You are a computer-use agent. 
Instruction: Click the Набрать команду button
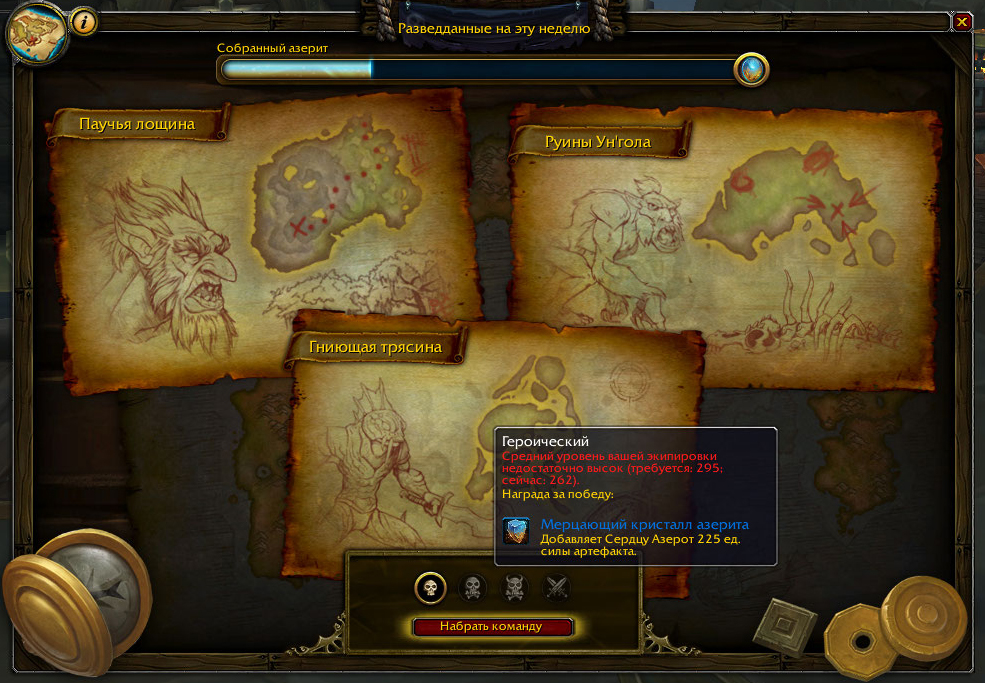[x=492, y=627]
